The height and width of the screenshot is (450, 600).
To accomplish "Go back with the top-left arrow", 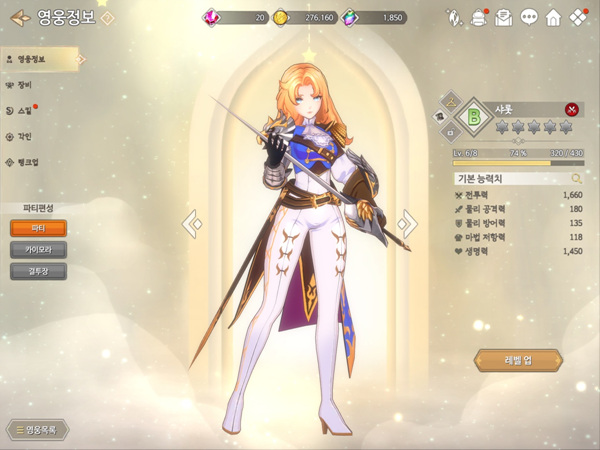I will pos(18,17).
